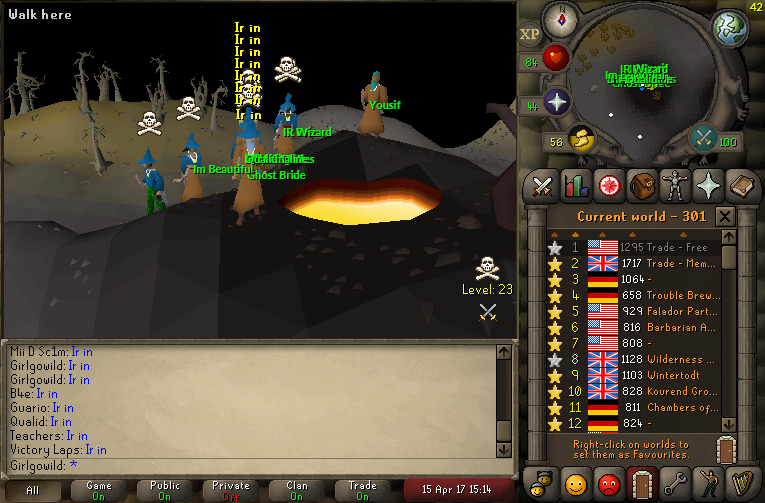Toggle the Private chat filter

(x=231, y=490)
